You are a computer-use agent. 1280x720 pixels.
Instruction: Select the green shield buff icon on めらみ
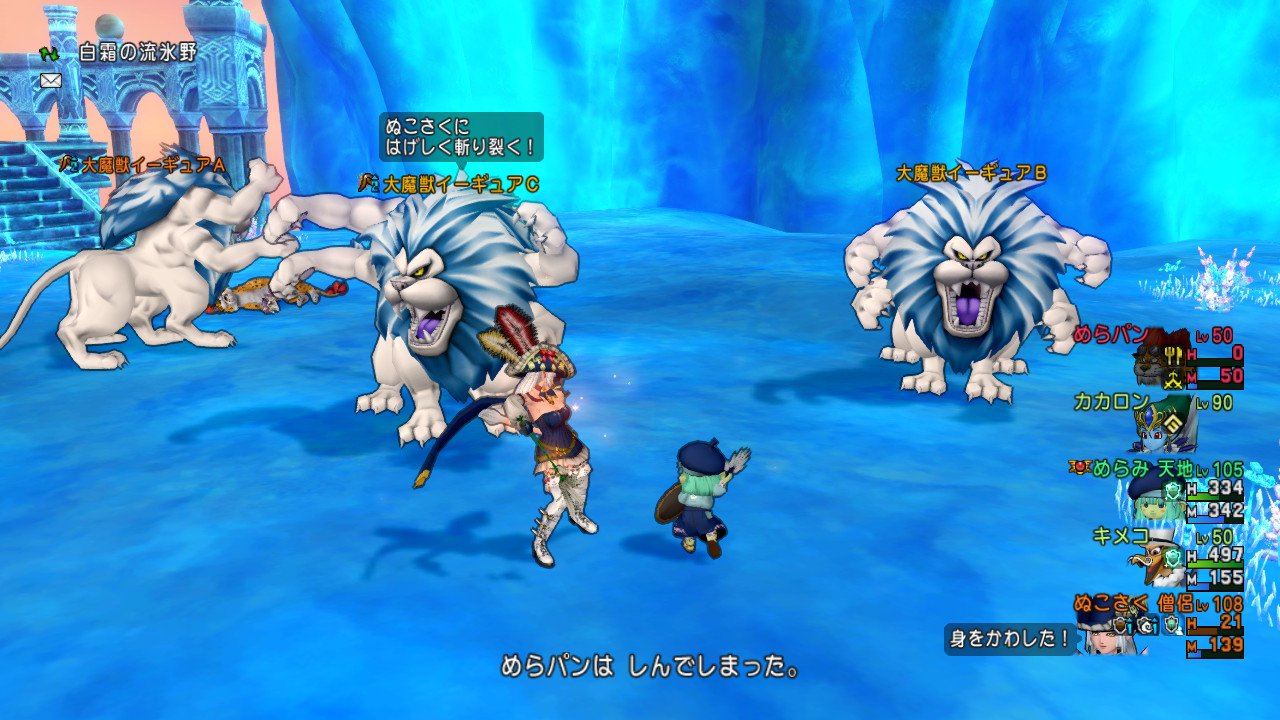click(1172, 490)
